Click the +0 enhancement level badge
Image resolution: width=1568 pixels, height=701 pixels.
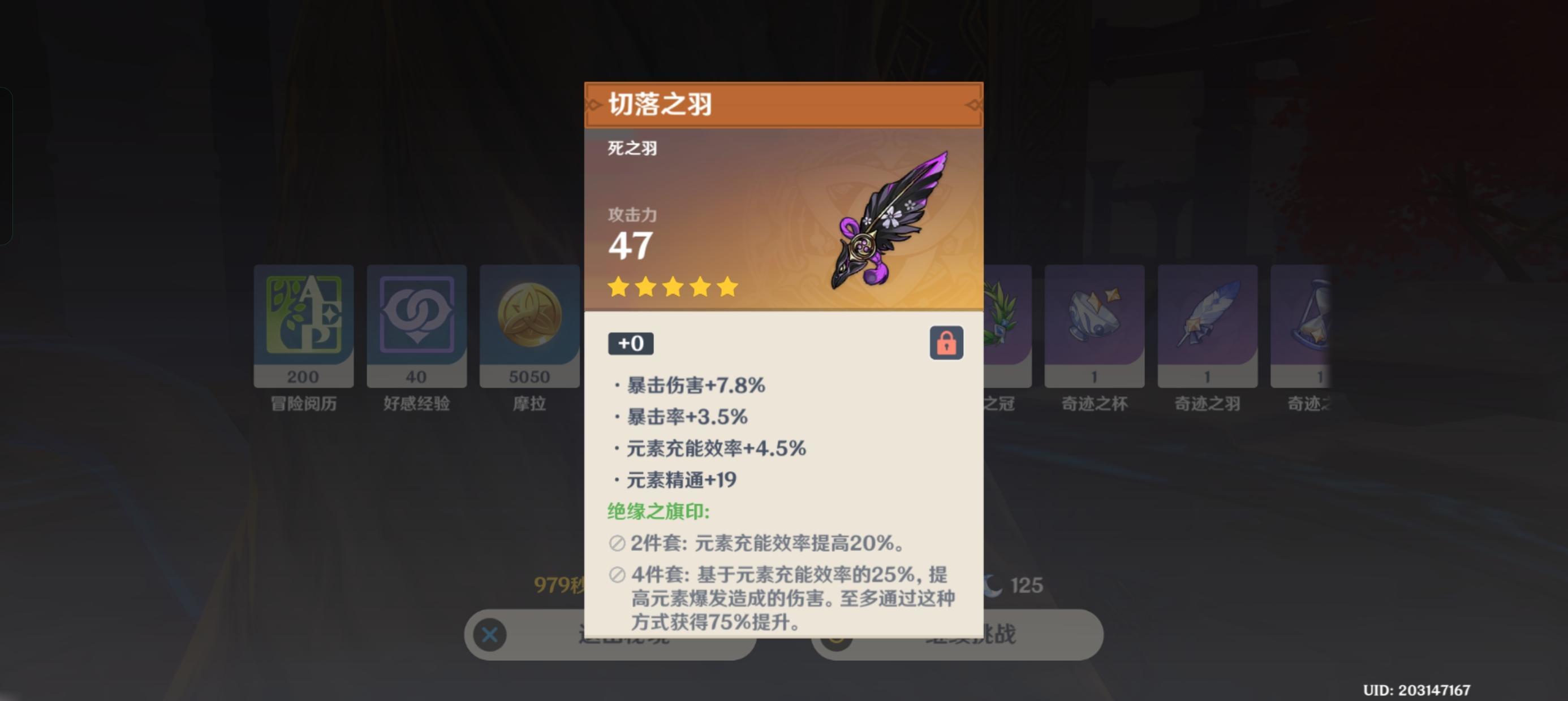pos(631,342)
